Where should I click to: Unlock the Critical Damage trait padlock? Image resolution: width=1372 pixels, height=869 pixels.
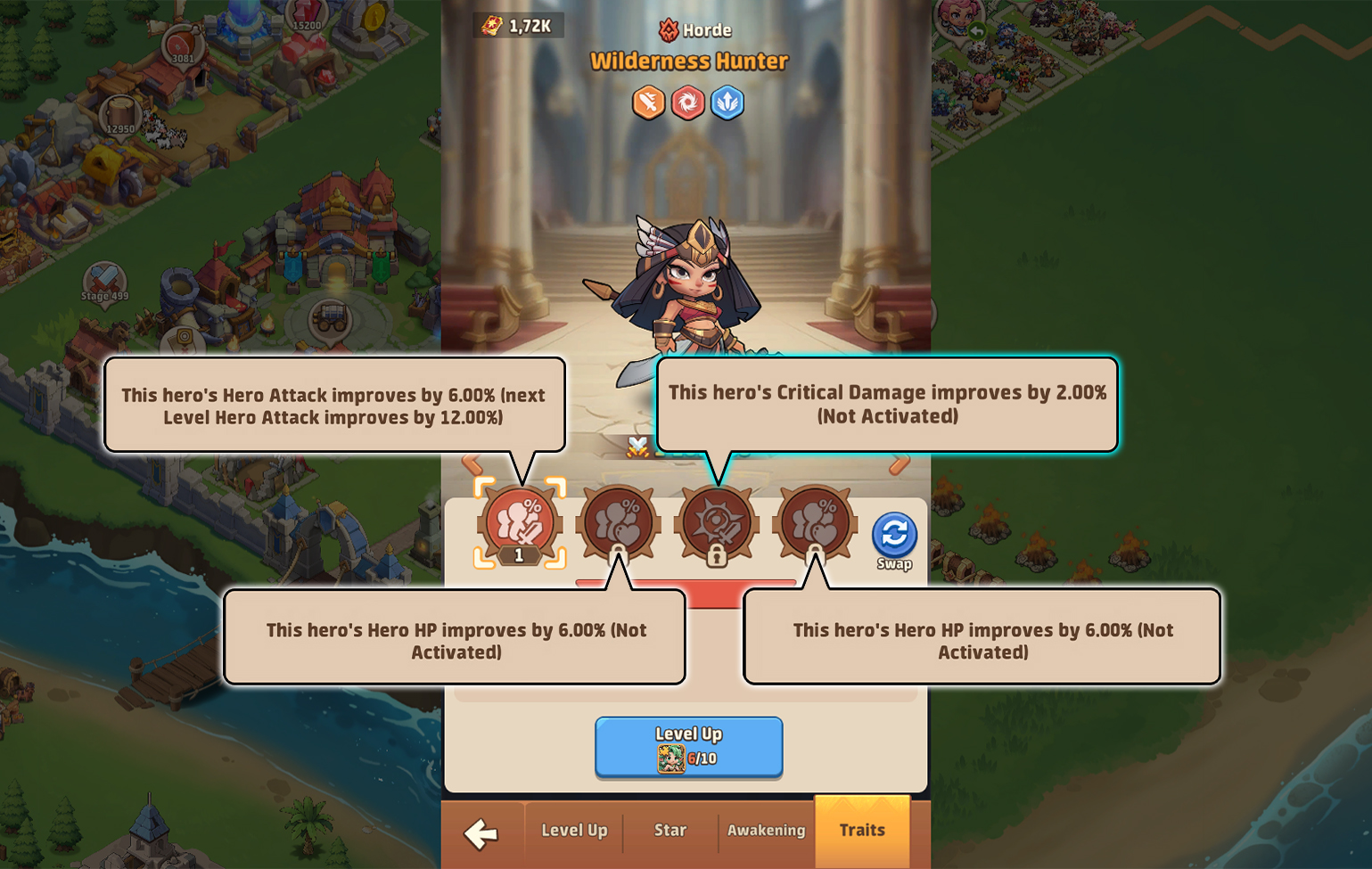point(718,557)
